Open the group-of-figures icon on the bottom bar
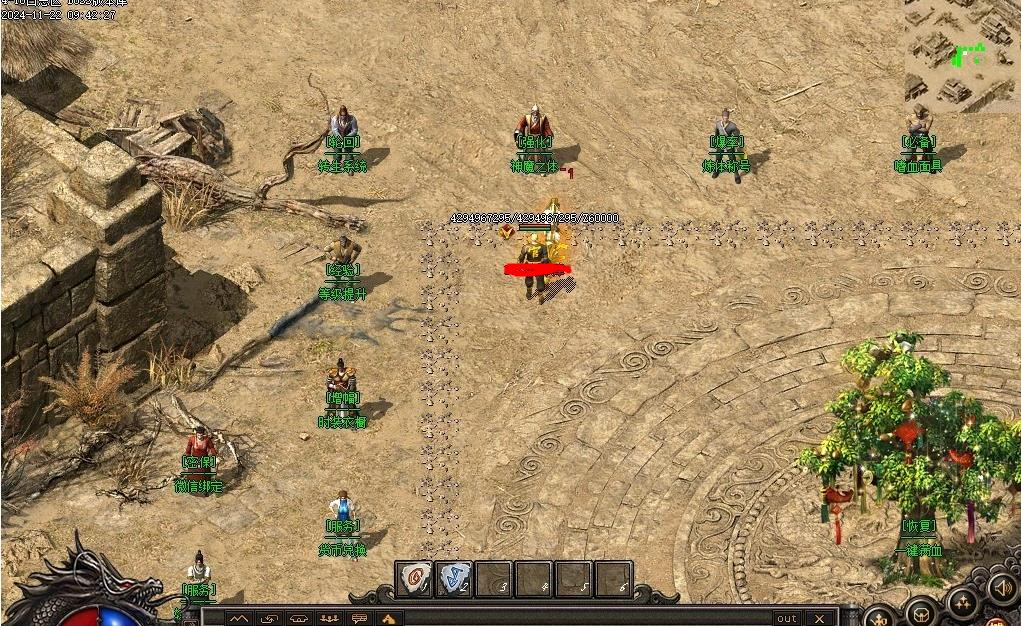 [329, 618]
